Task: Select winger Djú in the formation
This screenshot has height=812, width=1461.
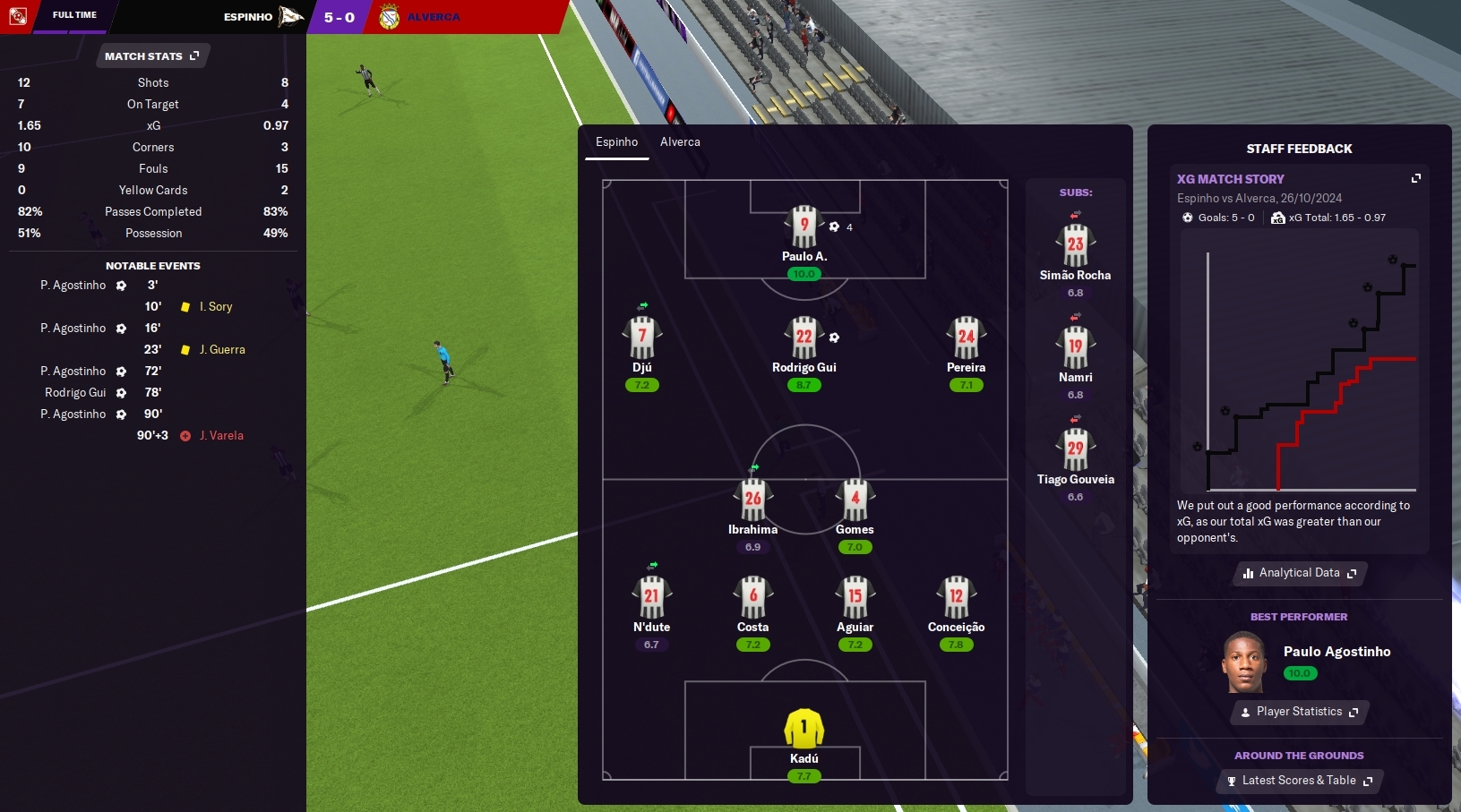Action: coord(641,338)
